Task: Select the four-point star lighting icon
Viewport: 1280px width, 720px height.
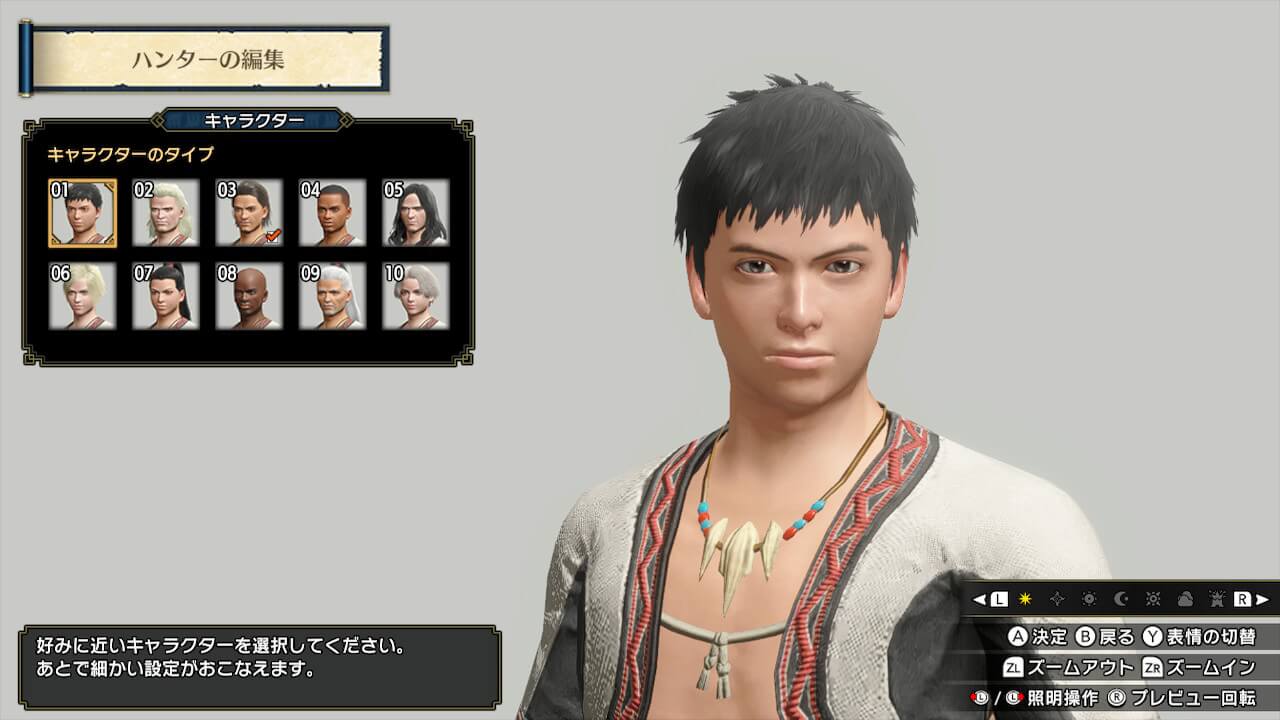Action: click(x=1057, y=599)
